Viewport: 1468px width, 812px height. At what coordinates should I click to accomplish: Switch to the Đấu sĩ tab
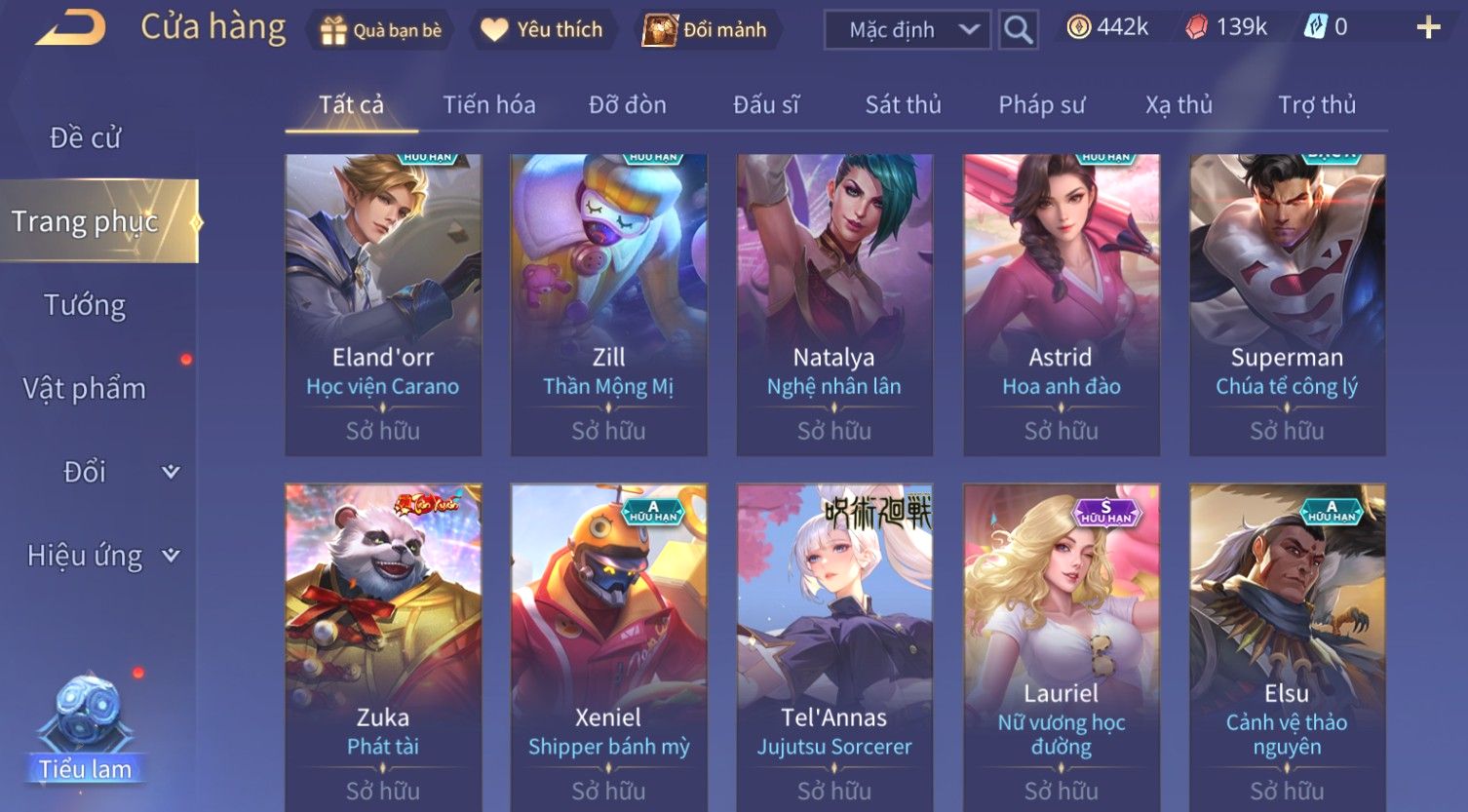click(x=766, y=105)
